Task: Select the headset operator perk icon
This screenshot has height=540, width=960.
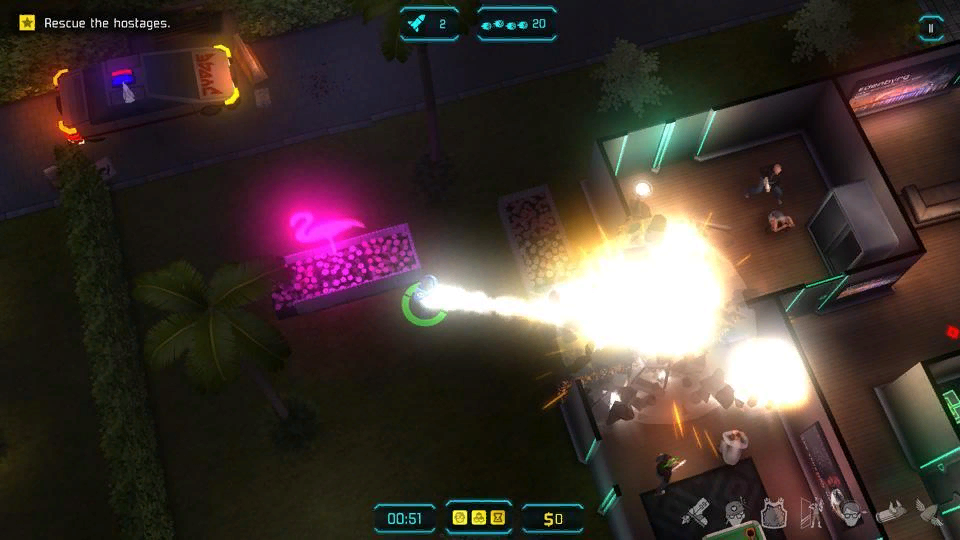Action: [x=849, y=514]
